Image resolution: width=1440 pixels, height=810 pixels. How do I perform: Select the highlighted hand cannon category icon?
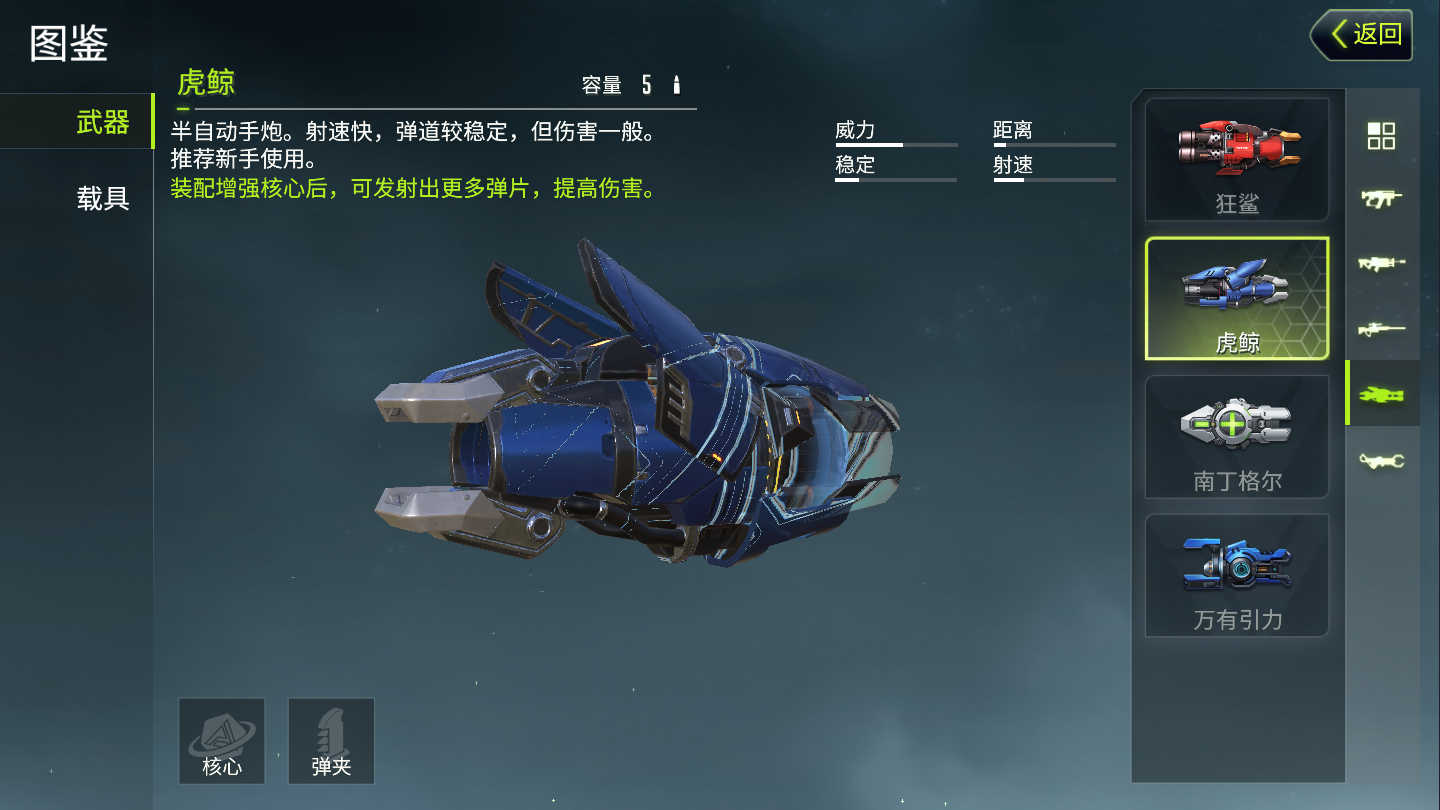pos(1383,394)
